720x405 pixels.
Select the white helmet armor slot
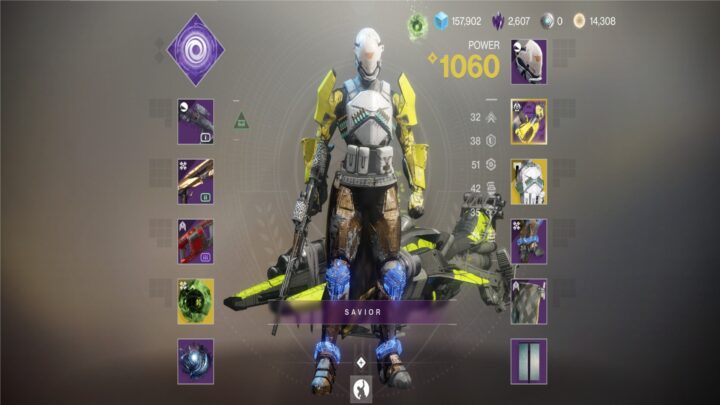(528, 62)
